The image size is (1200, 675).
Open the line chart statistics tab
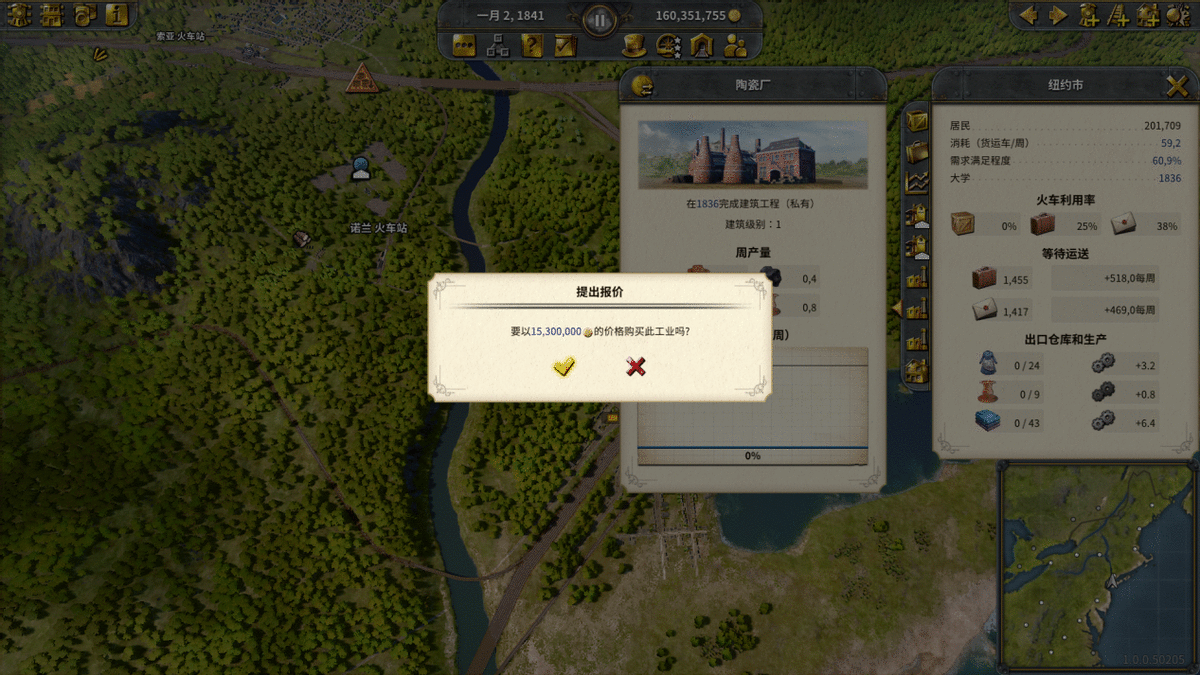point(917,182)
